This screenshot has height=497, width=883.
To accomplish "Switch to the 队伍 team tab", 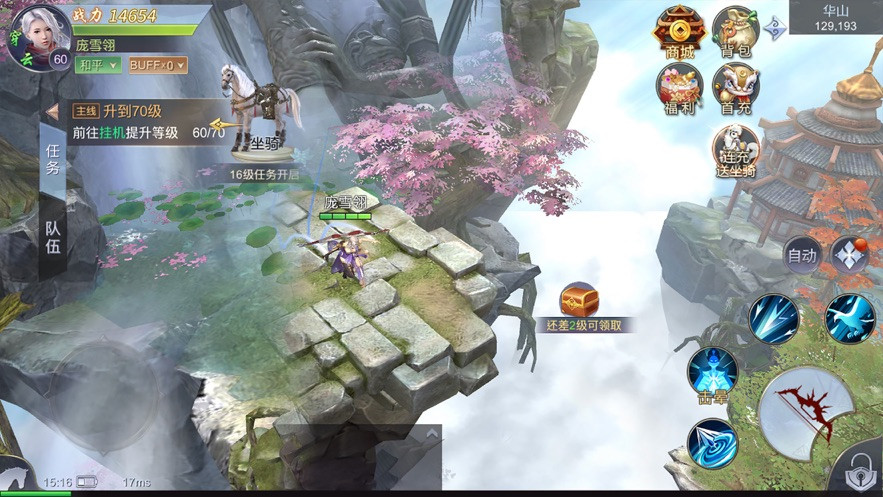I will pyautogui.click(x=53, y=236).
